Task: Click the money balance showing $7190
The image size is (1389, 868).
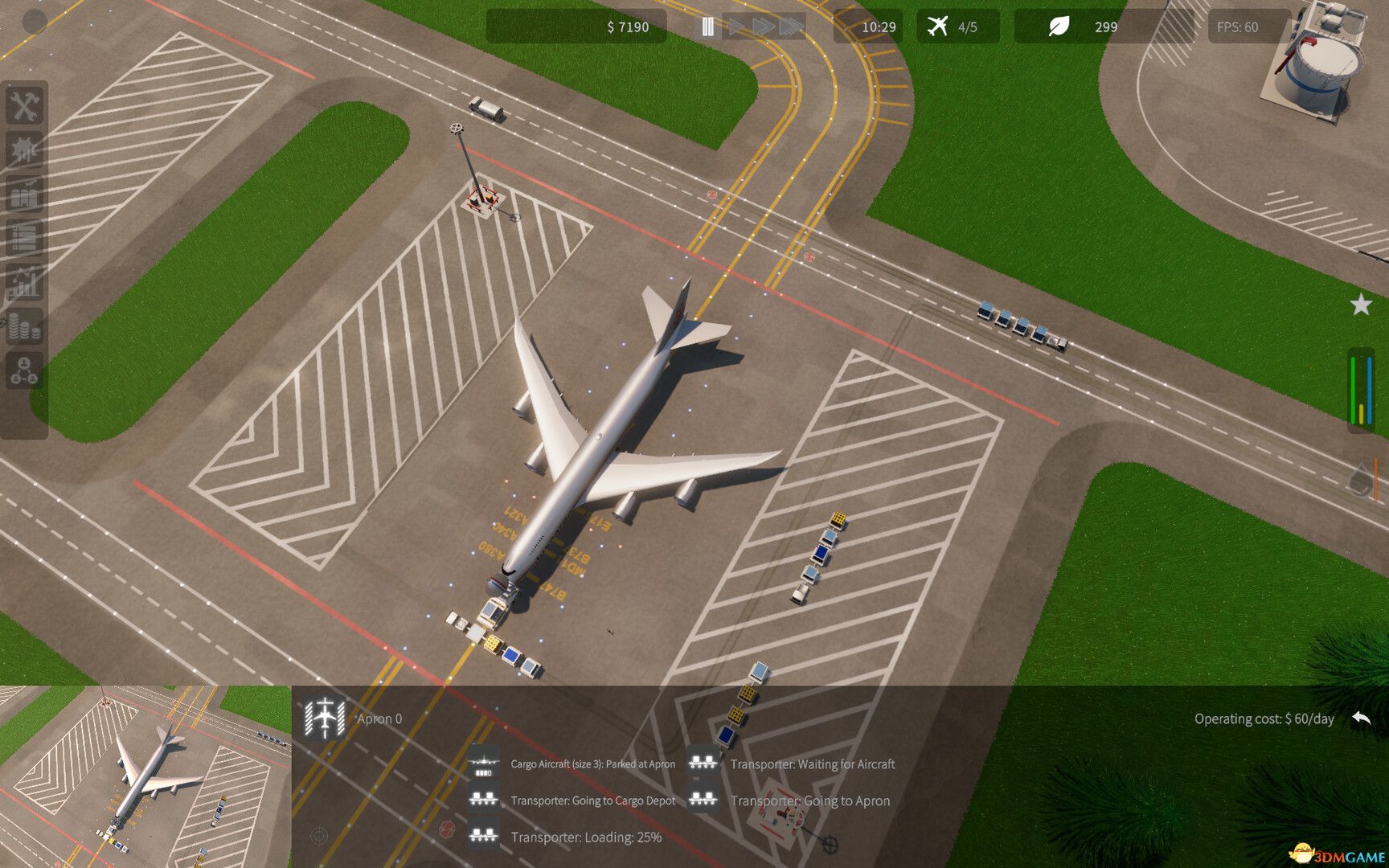Action: point(629,27)
